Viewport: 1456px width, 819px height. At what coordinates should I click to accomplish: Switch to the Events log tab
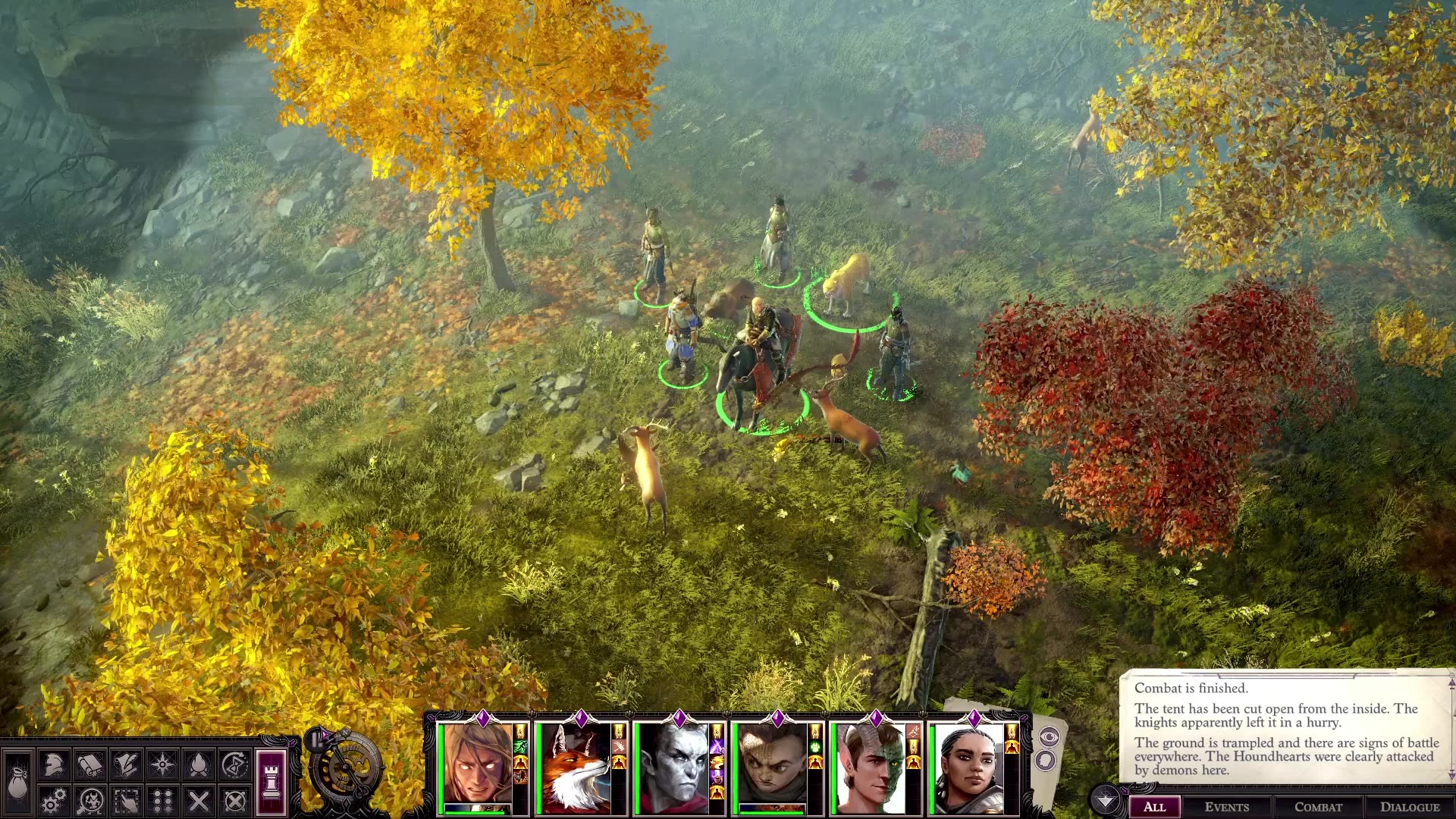point(1228,806)
